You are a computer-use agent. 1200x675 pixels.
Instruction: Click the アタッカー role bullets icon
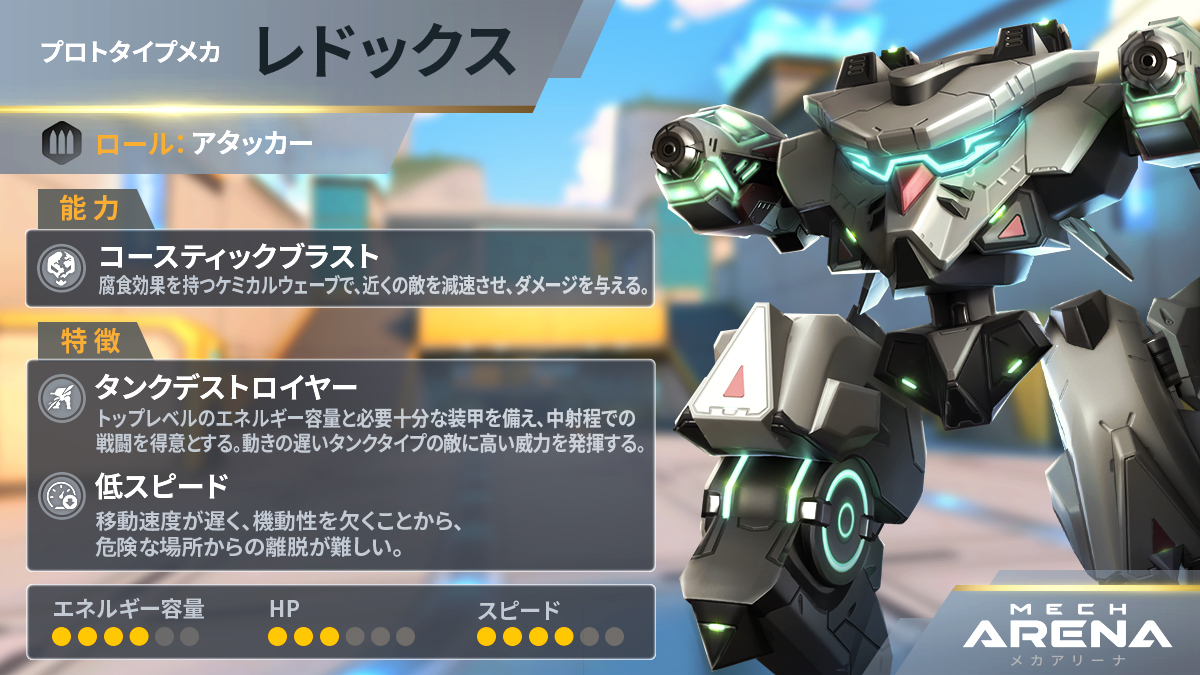(60, 144)
